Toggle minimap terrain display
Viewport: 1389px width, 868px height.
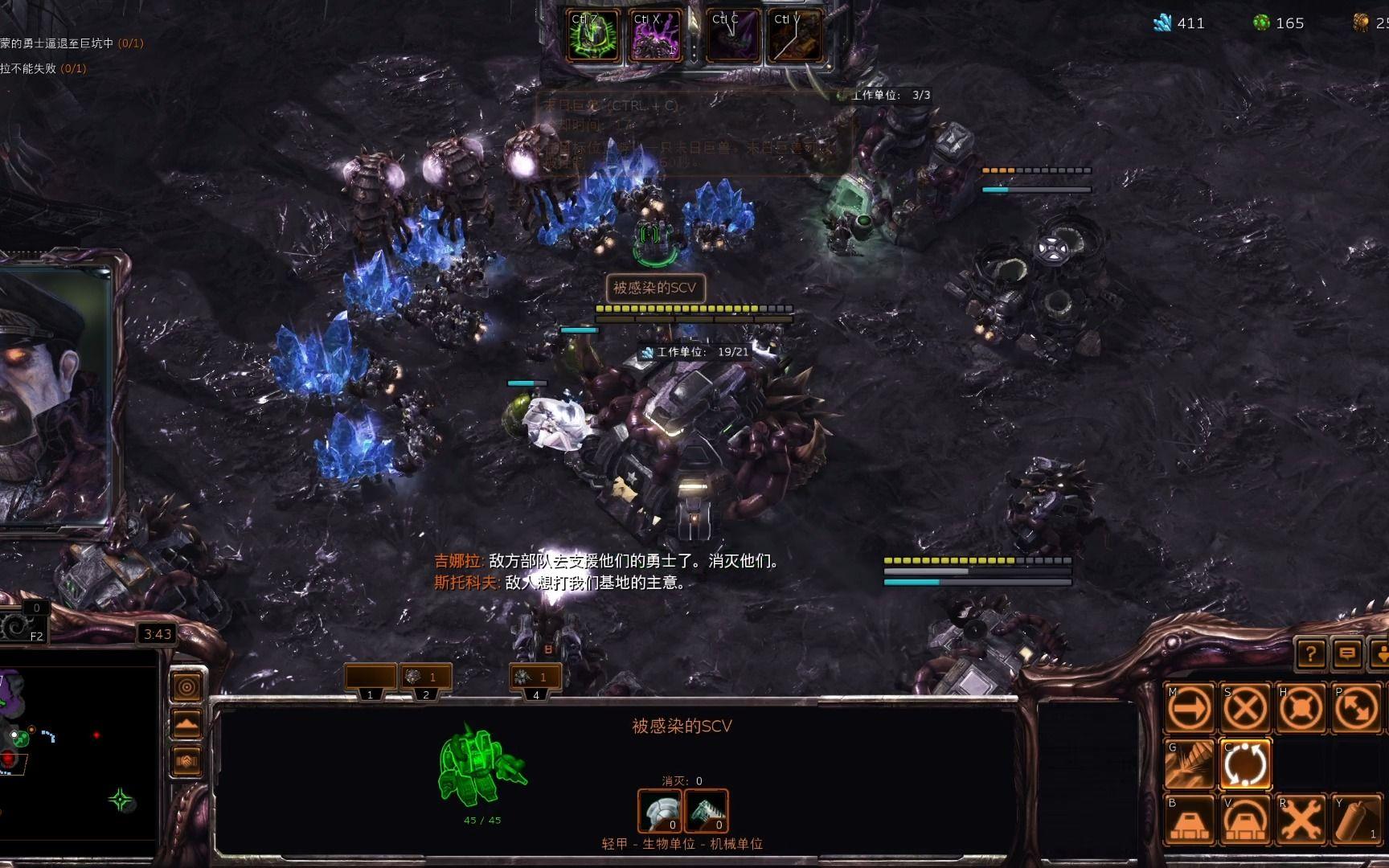click(187, 724)
